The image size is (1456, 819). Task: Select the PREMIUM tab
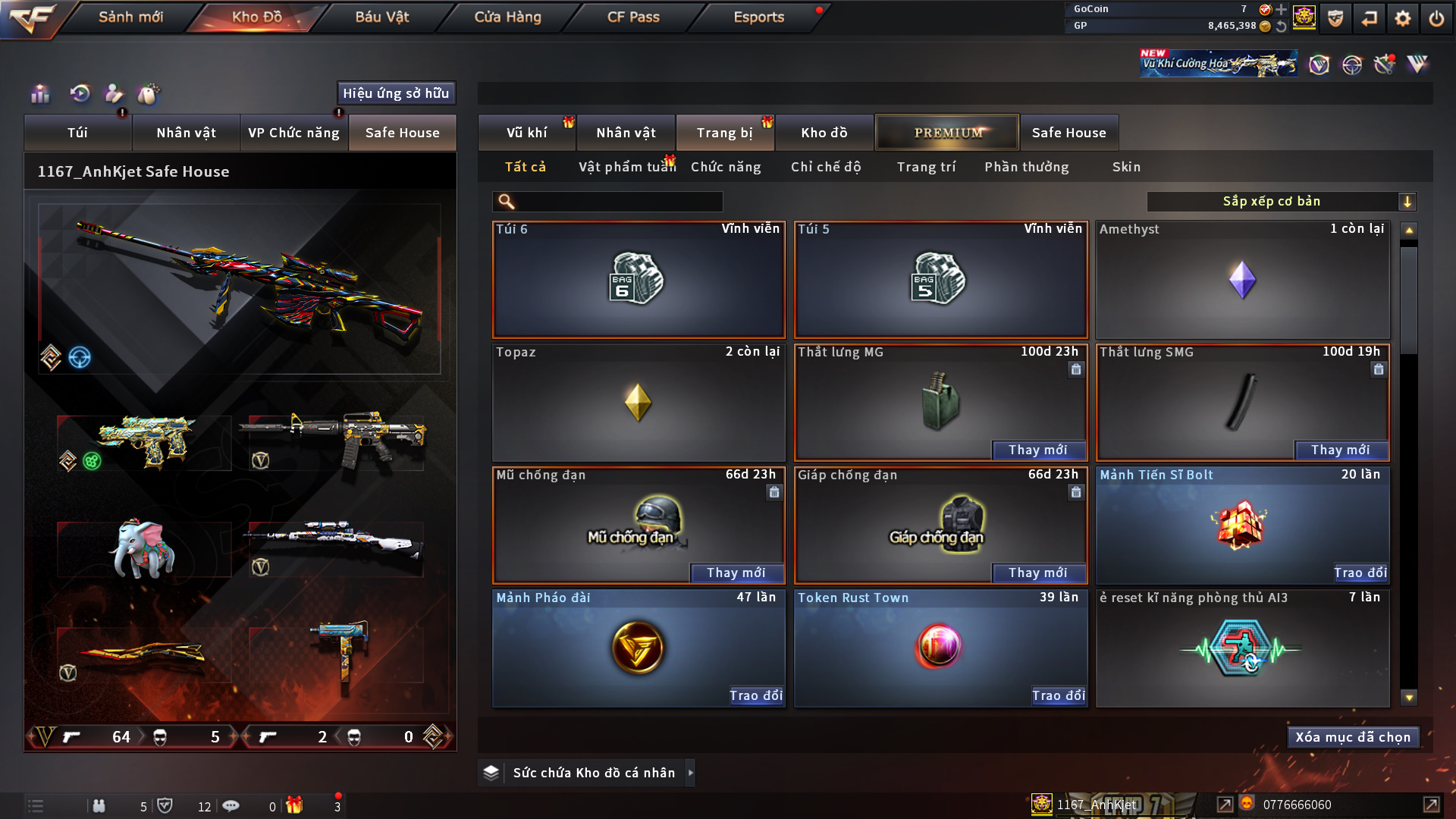pyautogui.click(x=948, y=133)
